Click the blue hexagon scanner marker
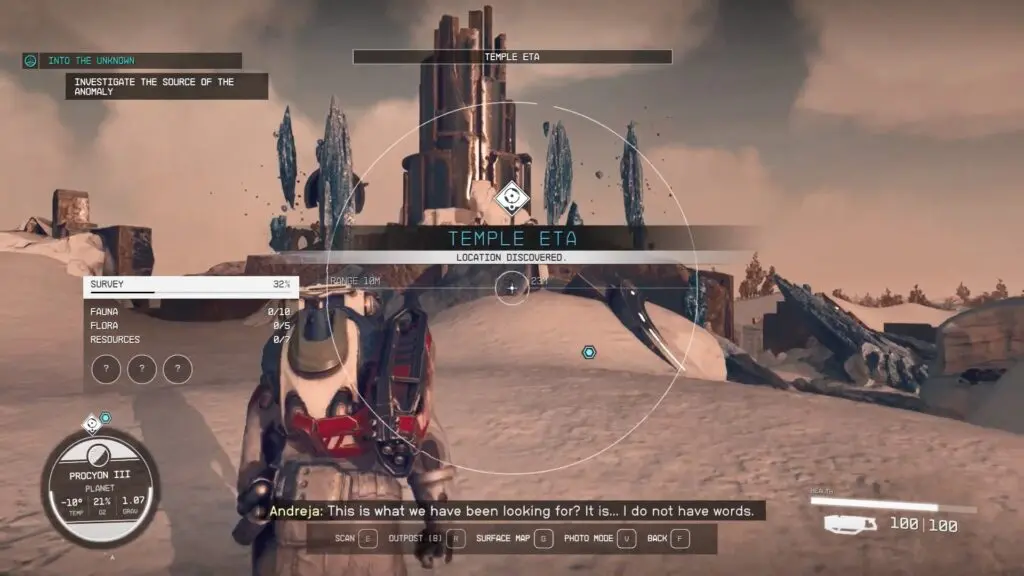The width and height of the screenshot is (1024, 576). (589, 352)
